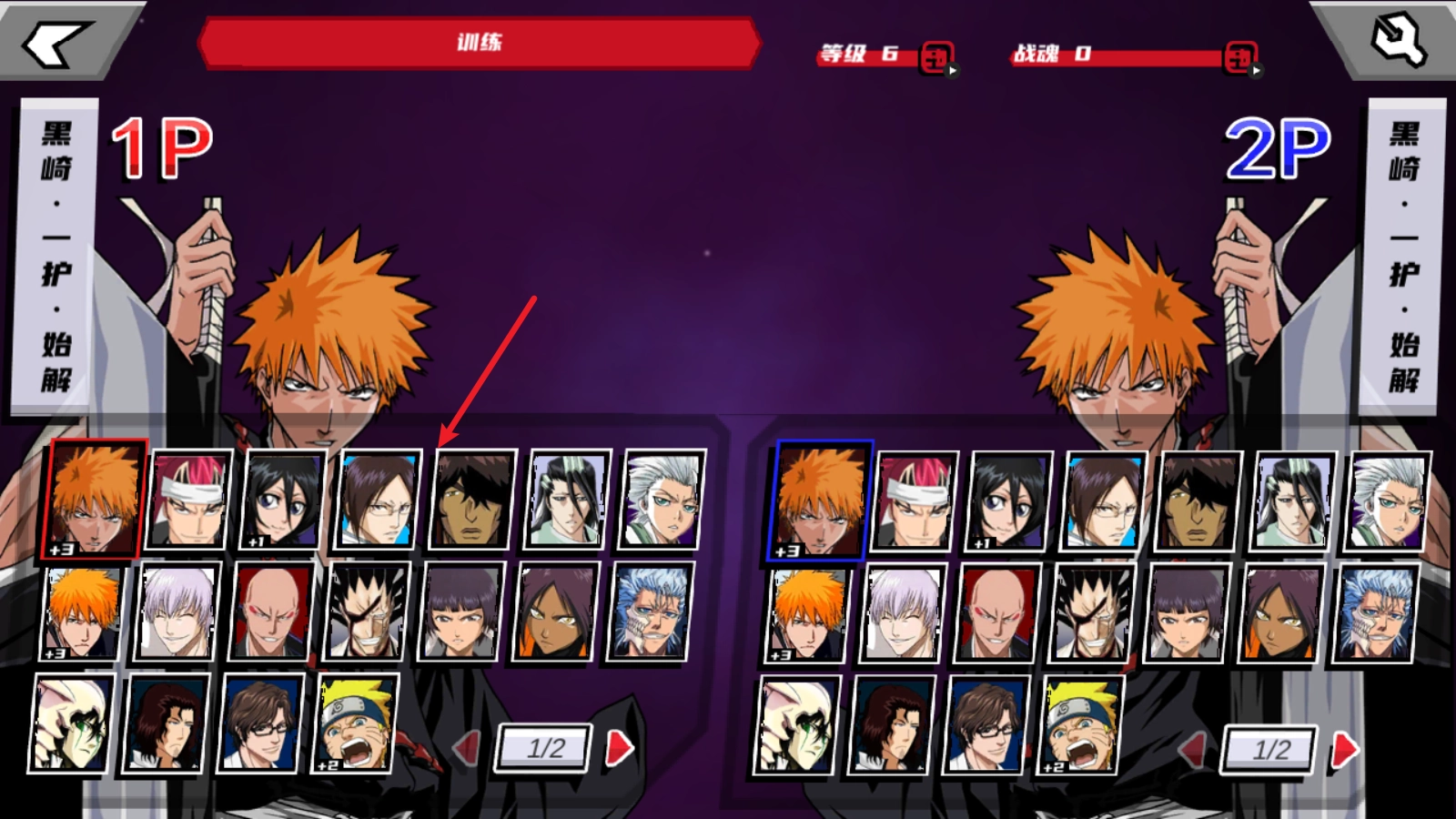Switch player 2 to Toshiro character

point(1390,500)
